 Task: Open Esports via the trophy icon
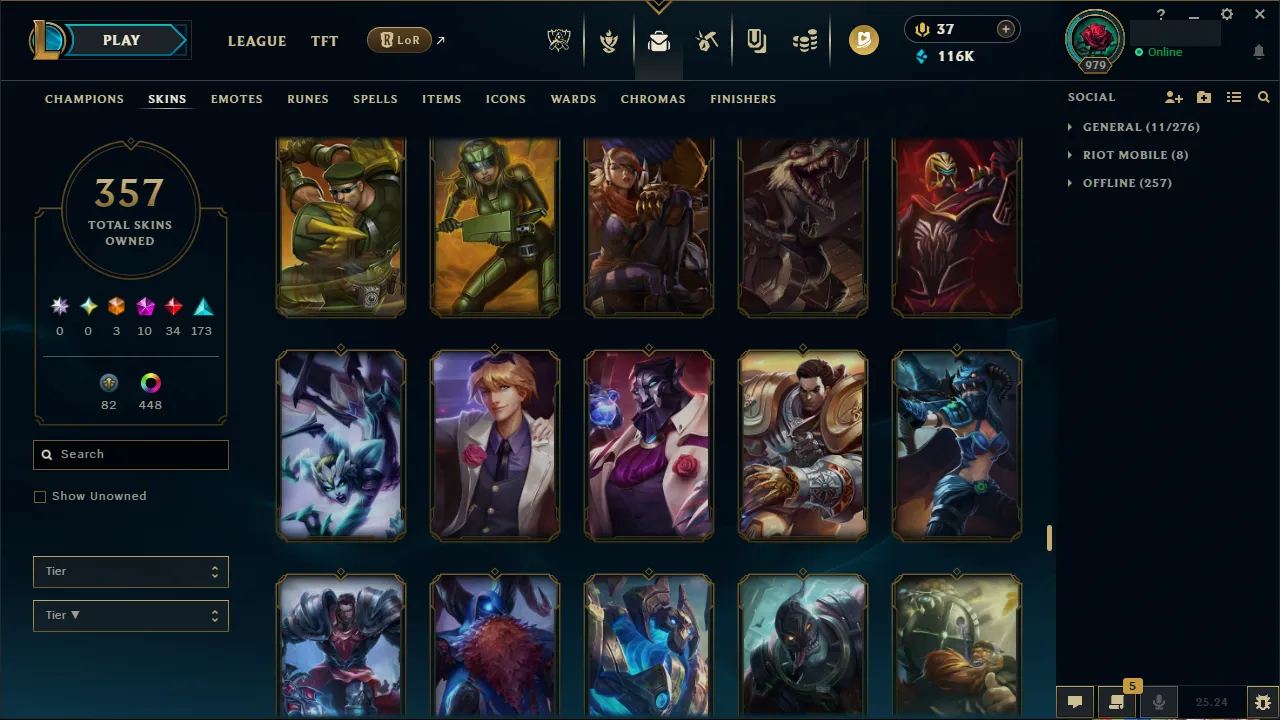[x=559, y=40]
